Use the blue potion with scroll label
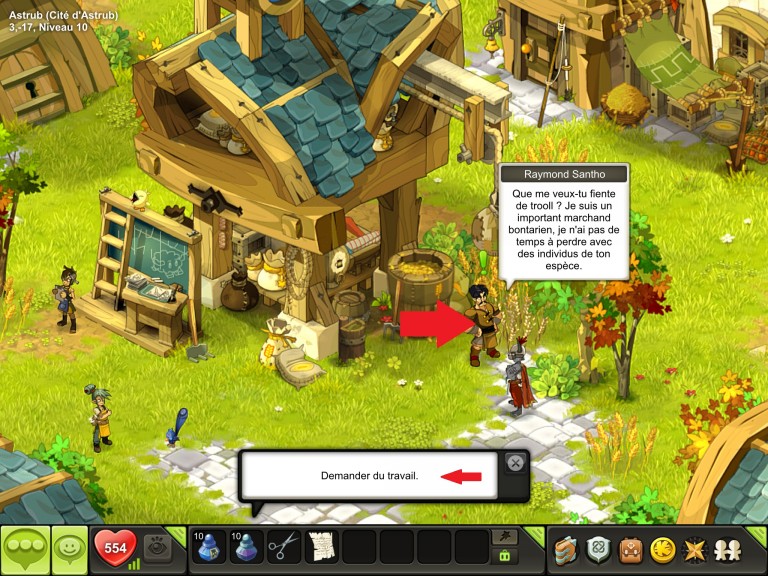The image size is (768, 576). click(x=208, y=547)
